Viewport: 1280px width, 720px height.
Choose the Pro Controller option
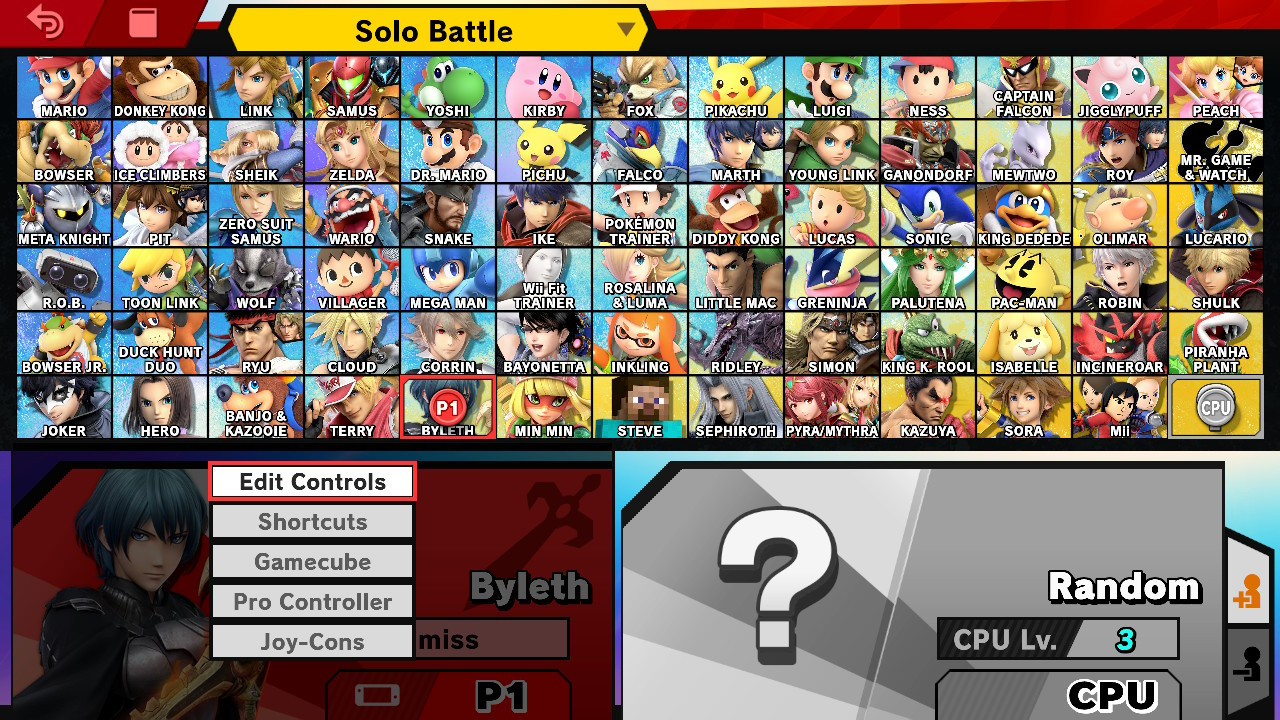pyautogui.click(x=312, y=601)
